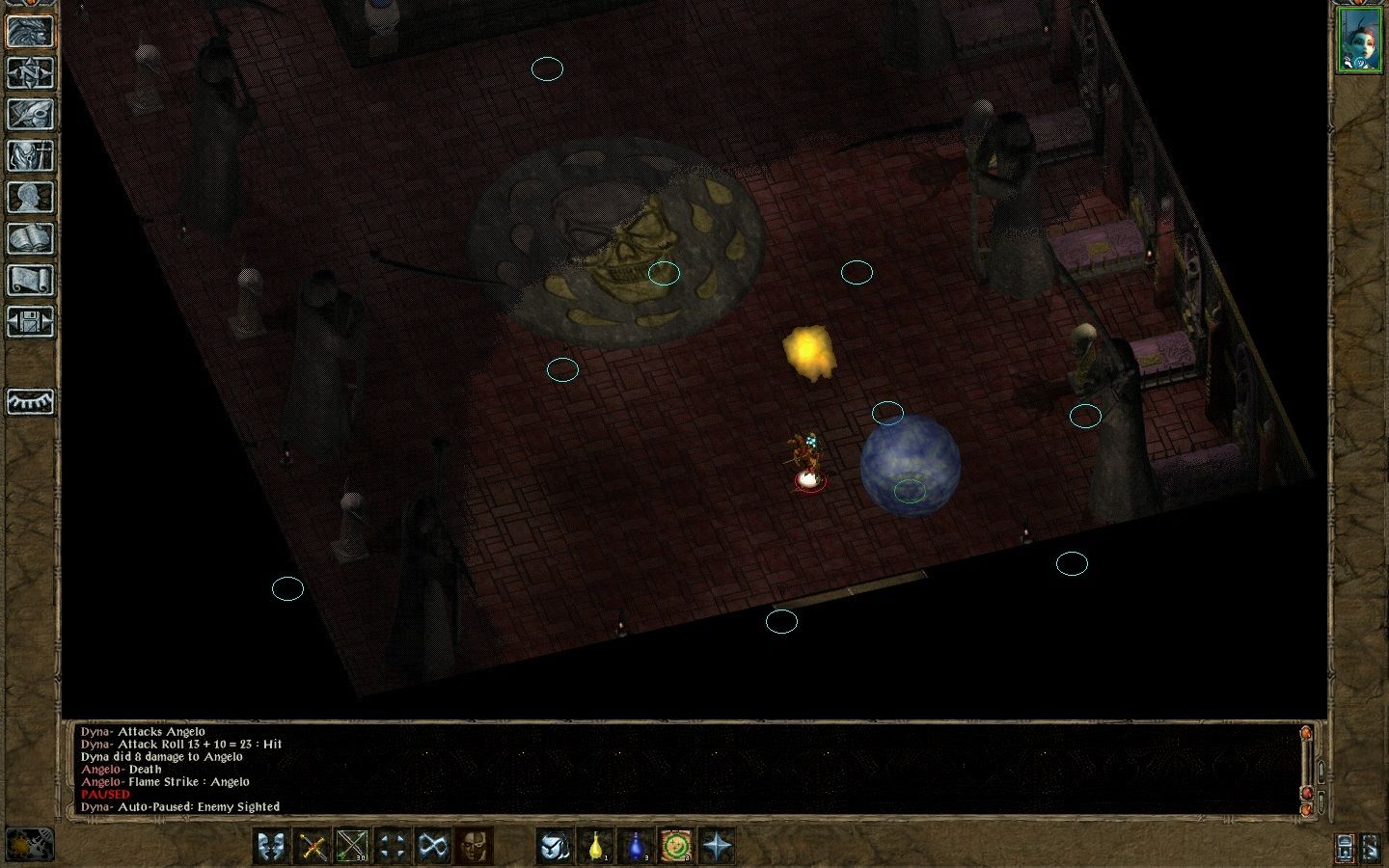Viewport: 1389px width, 868px height.
Task: Equip the bow with 30 arrows
Action: point(353,847)
